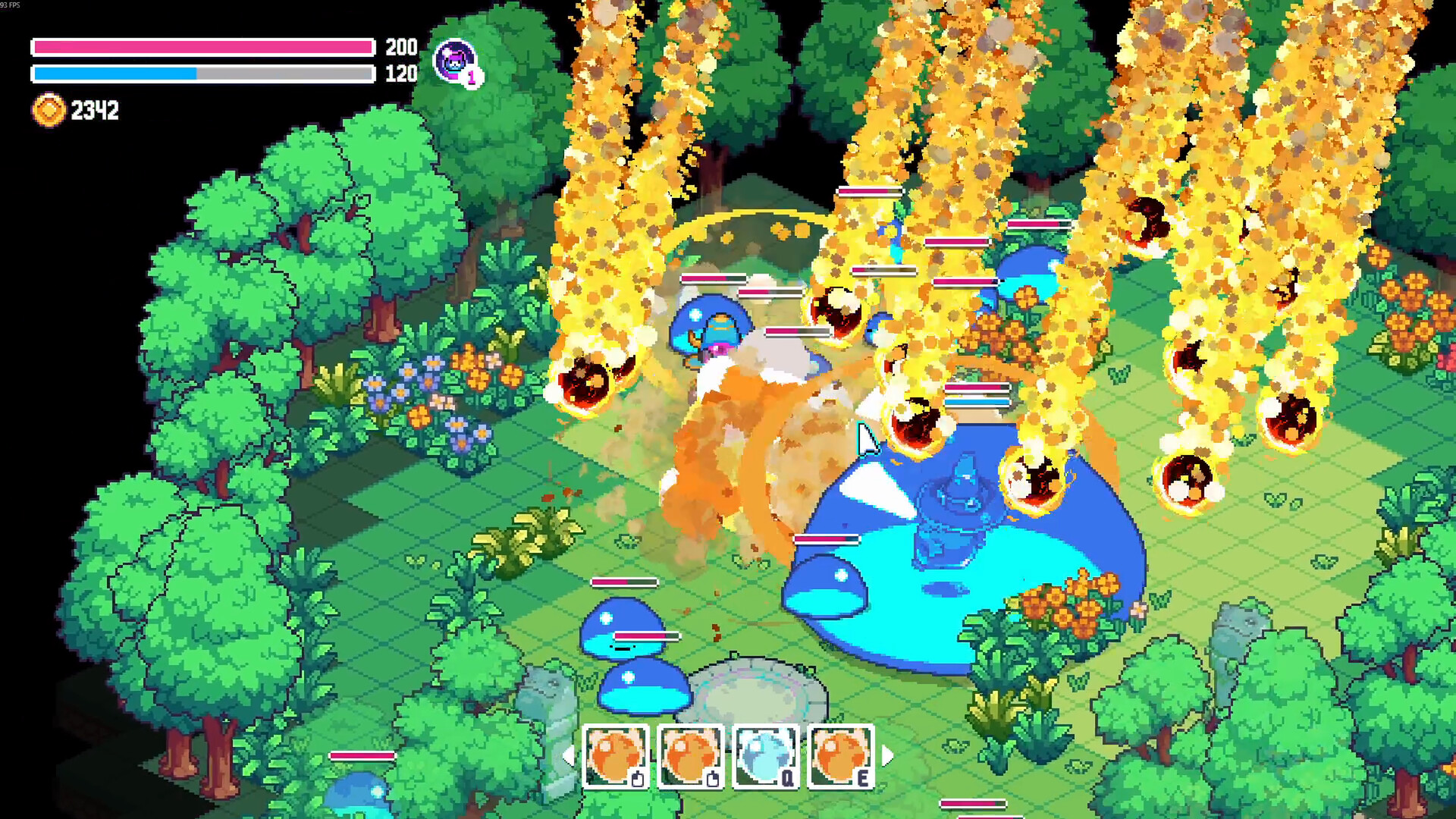The width and height of the screenshot is (1456, 819).
Task: Open the character portrait in the top left
Action: (x=452, y=61)
